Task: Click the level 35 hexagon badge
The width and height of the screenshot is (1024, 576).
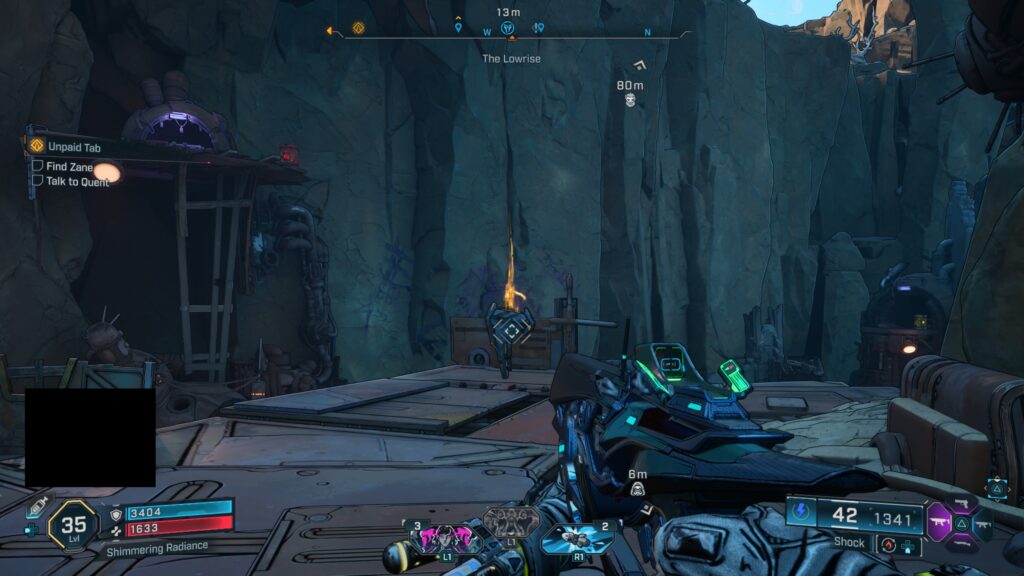Action: [x=73, y=524]
